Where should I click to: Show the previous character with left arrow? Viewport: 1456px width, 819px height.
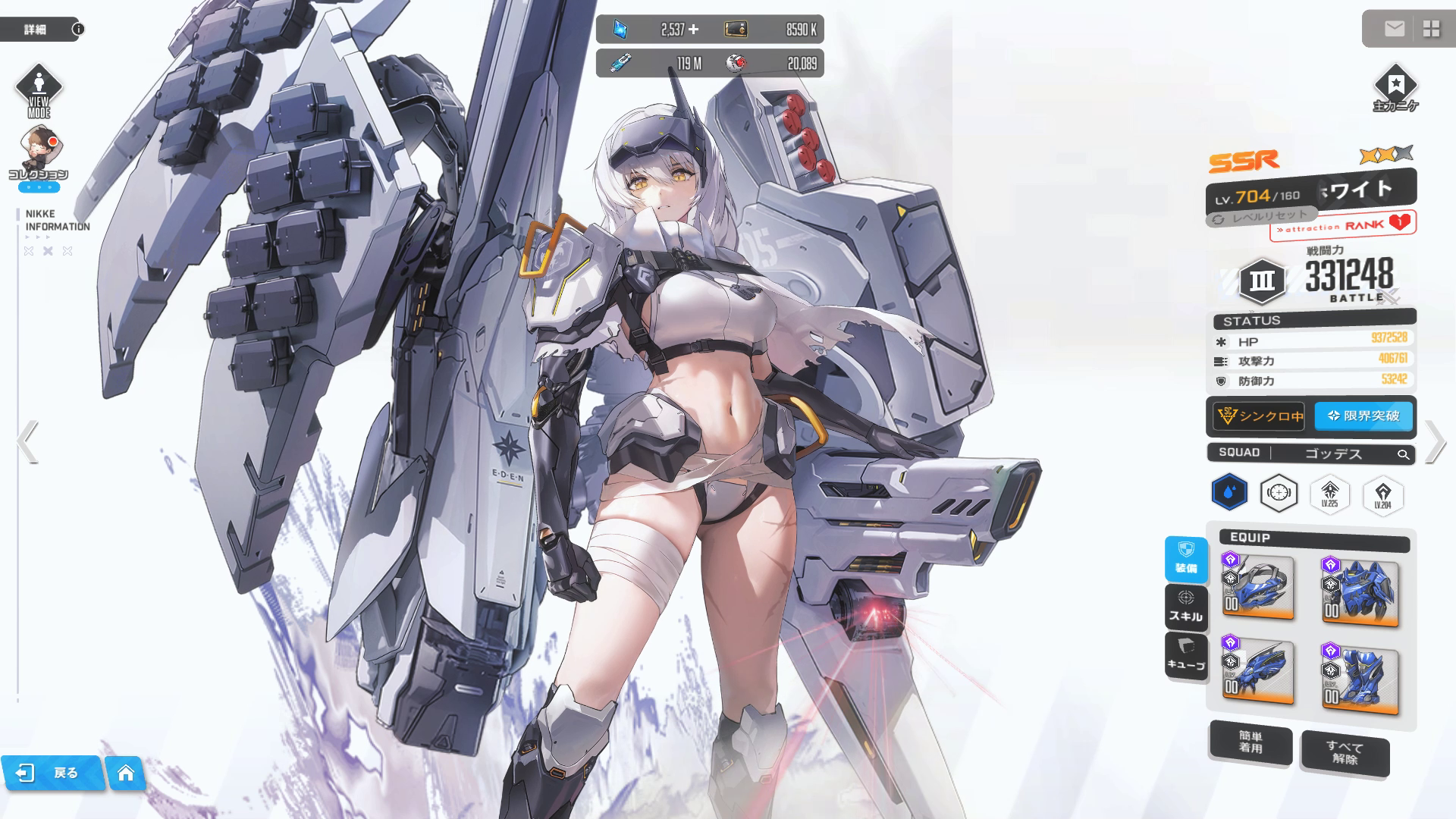(27, 441)
